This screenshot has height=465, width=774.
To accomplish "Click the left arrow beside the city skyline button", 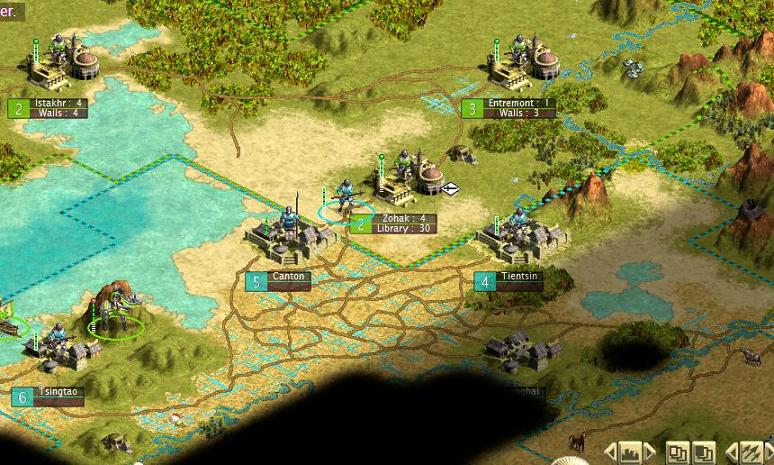I will [x=610, y=452].
